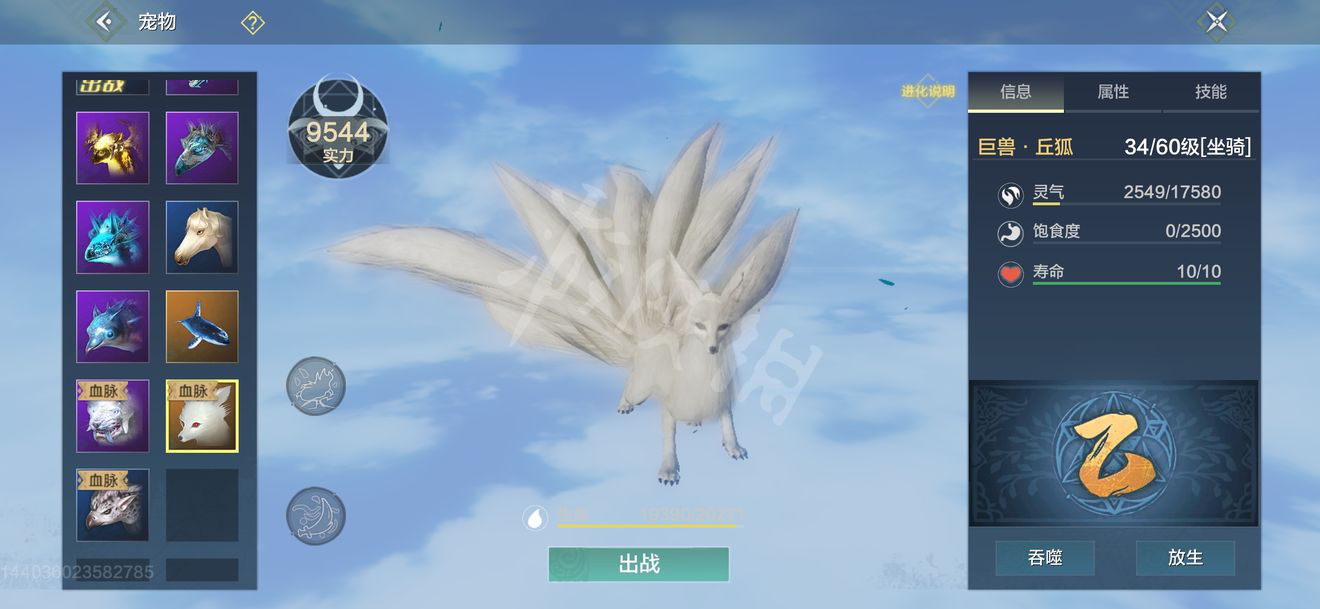Switch to the 属性 tab
The image size is (1320, 609).
[x=1113, y=92]
